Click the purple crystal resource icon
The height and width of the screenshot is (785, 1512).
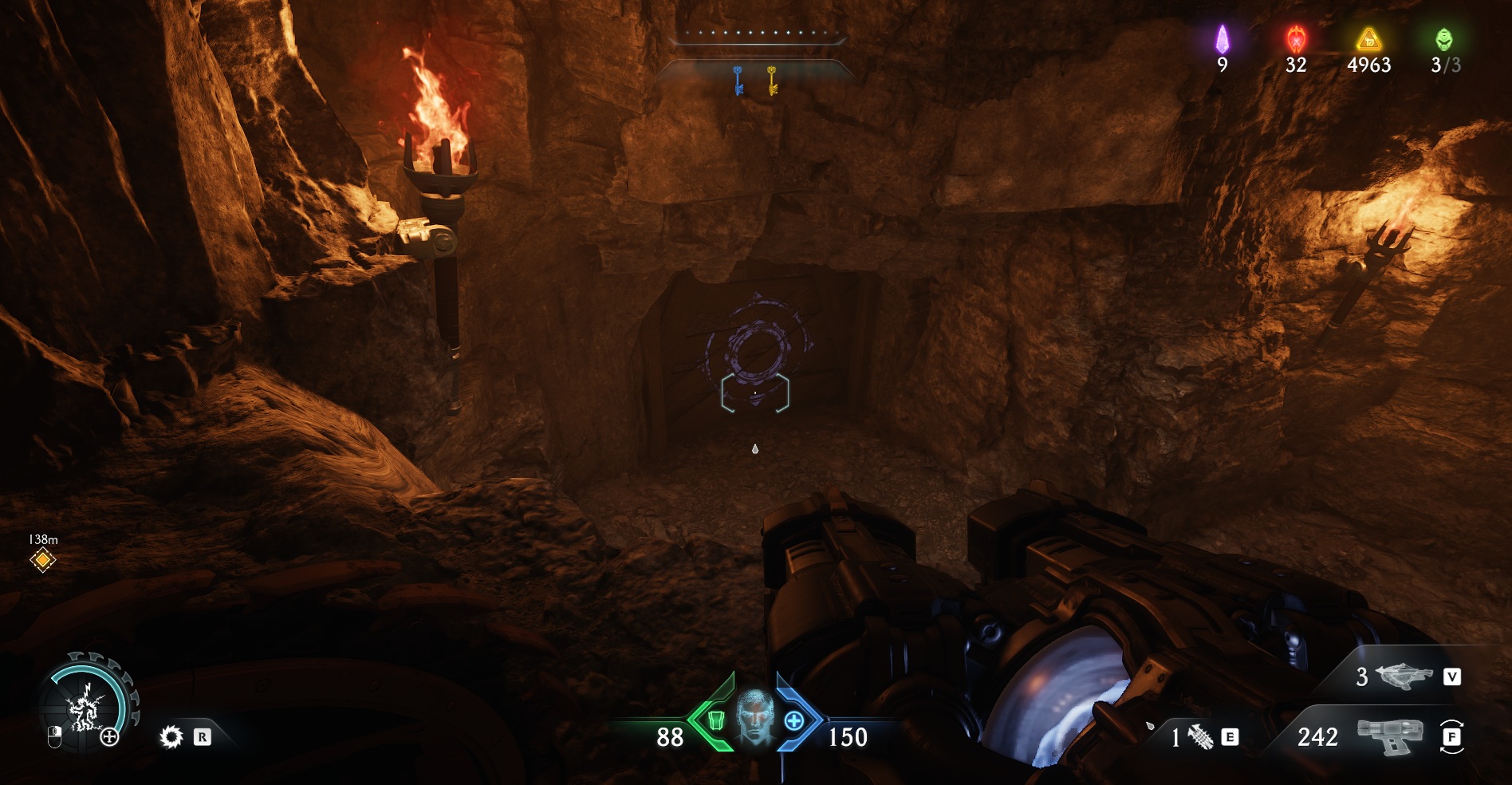click(x=1222, y=39)
